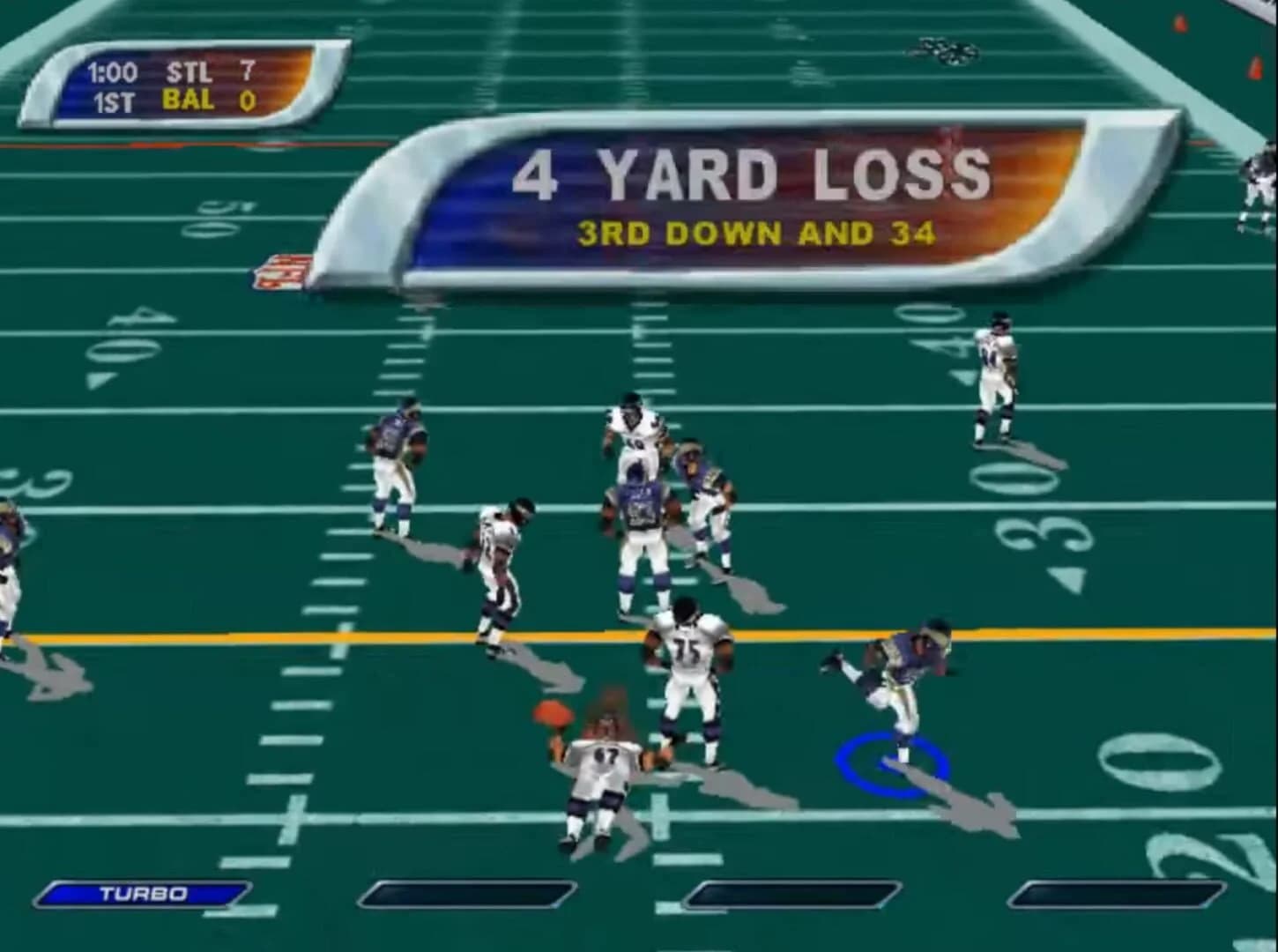Open the 3RD DOWN AND 34 indicator
This screenshot has width=1278, height=952.
click(760, 231)
